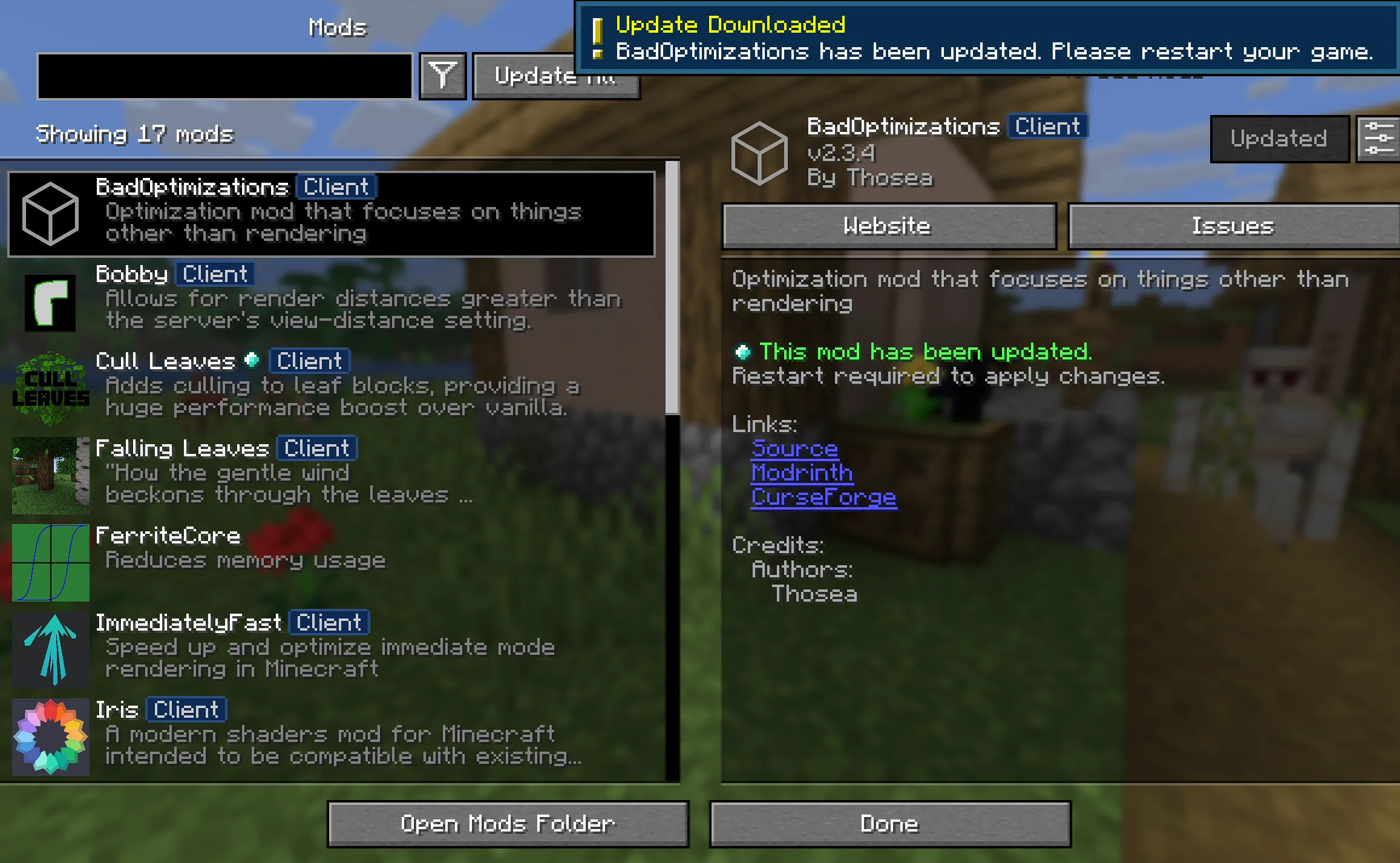Image resolution: width=1400 pixels, height=863 pixels.
Task: Select the Iris shaders mod icon
Action: (50, 736)
